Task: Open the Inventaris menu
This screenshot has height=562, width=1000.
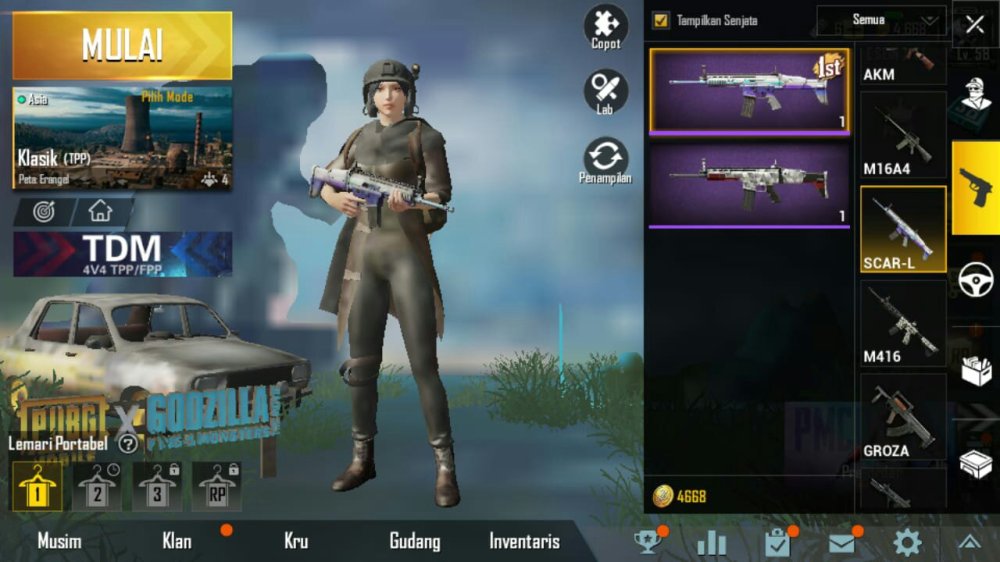Action: [x=524, y=542]
